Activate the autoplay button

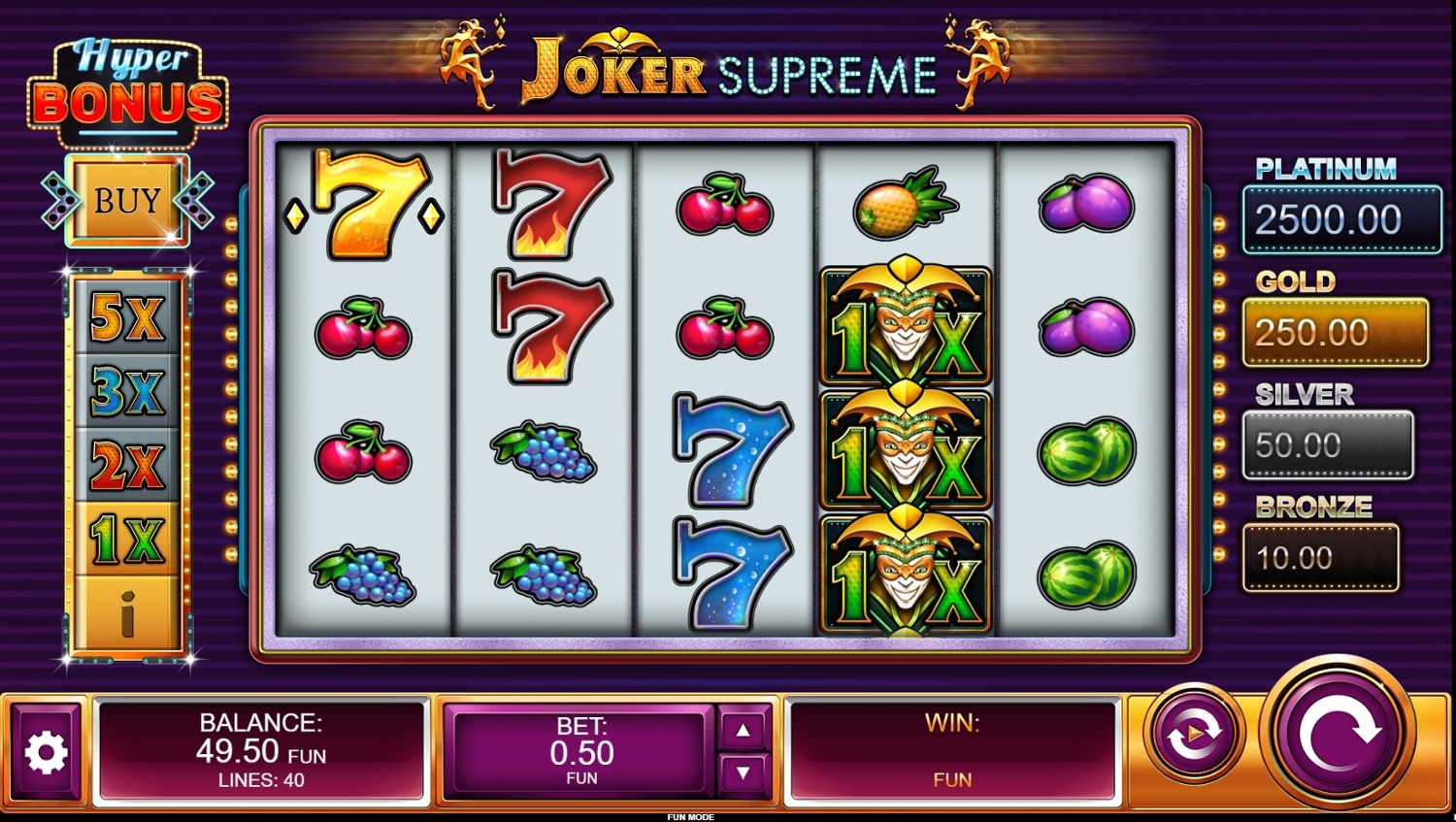coord(1194,735)
